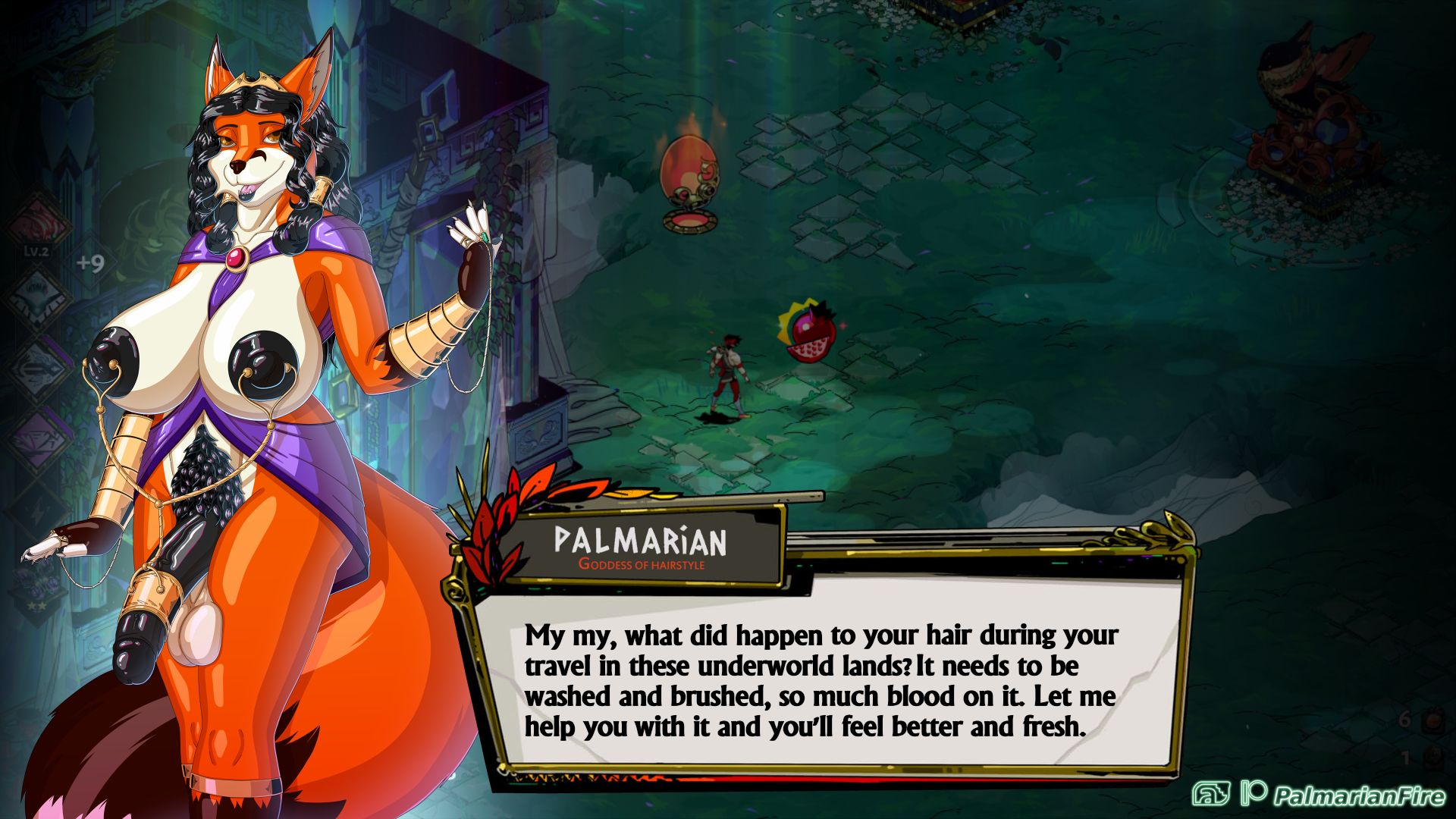Click the Patreon logo in the watermark

point(1254,792)
